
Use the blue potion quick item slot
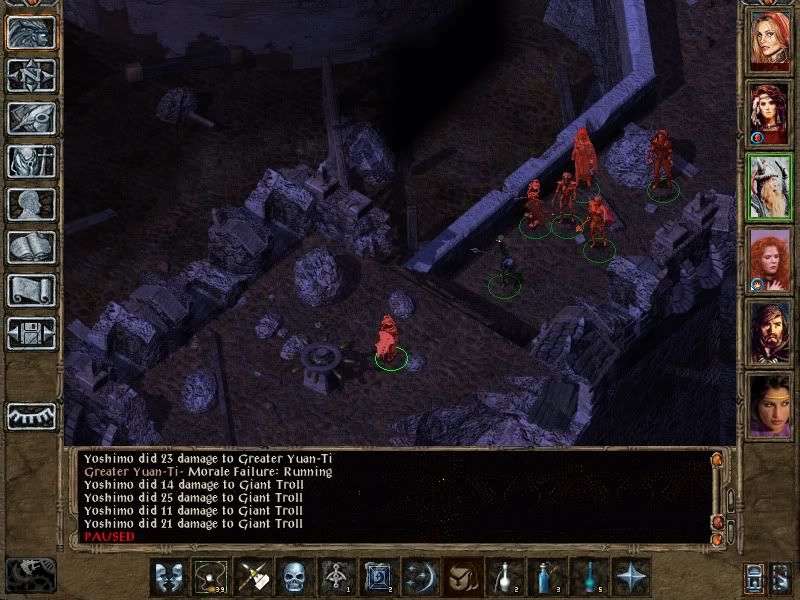pos(544,577)
